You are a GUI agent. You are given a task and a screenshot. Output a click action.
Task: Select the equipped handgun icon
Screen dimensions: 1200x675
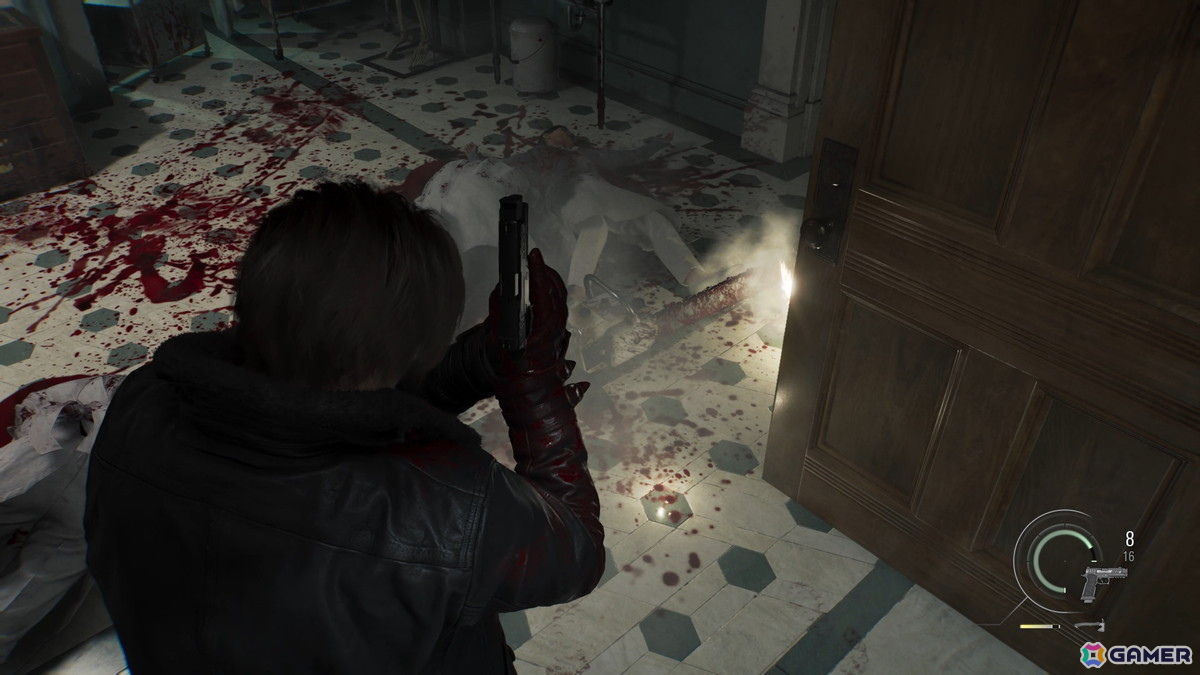[1103, 581]
